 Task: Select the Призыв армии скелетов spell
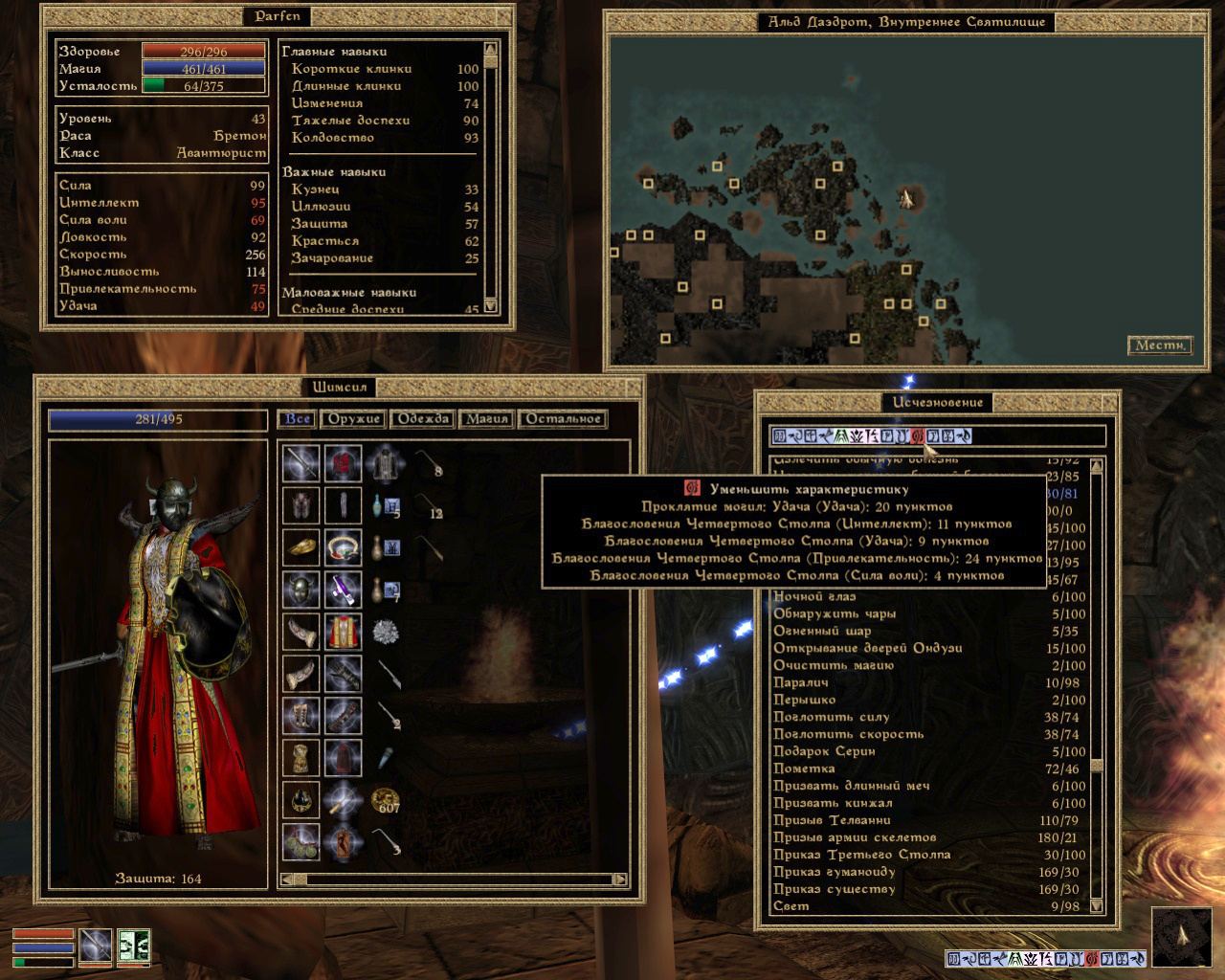click(x=855, y=838)
